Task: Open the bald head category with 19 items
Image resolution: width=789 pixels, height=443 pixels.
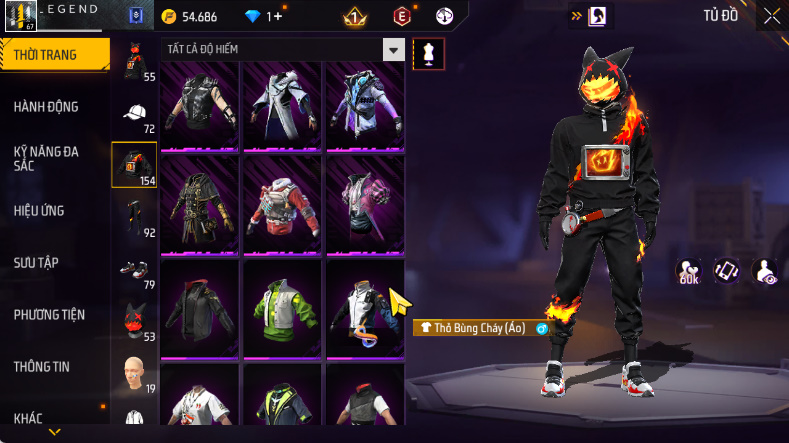Action: tap(134, 372)
